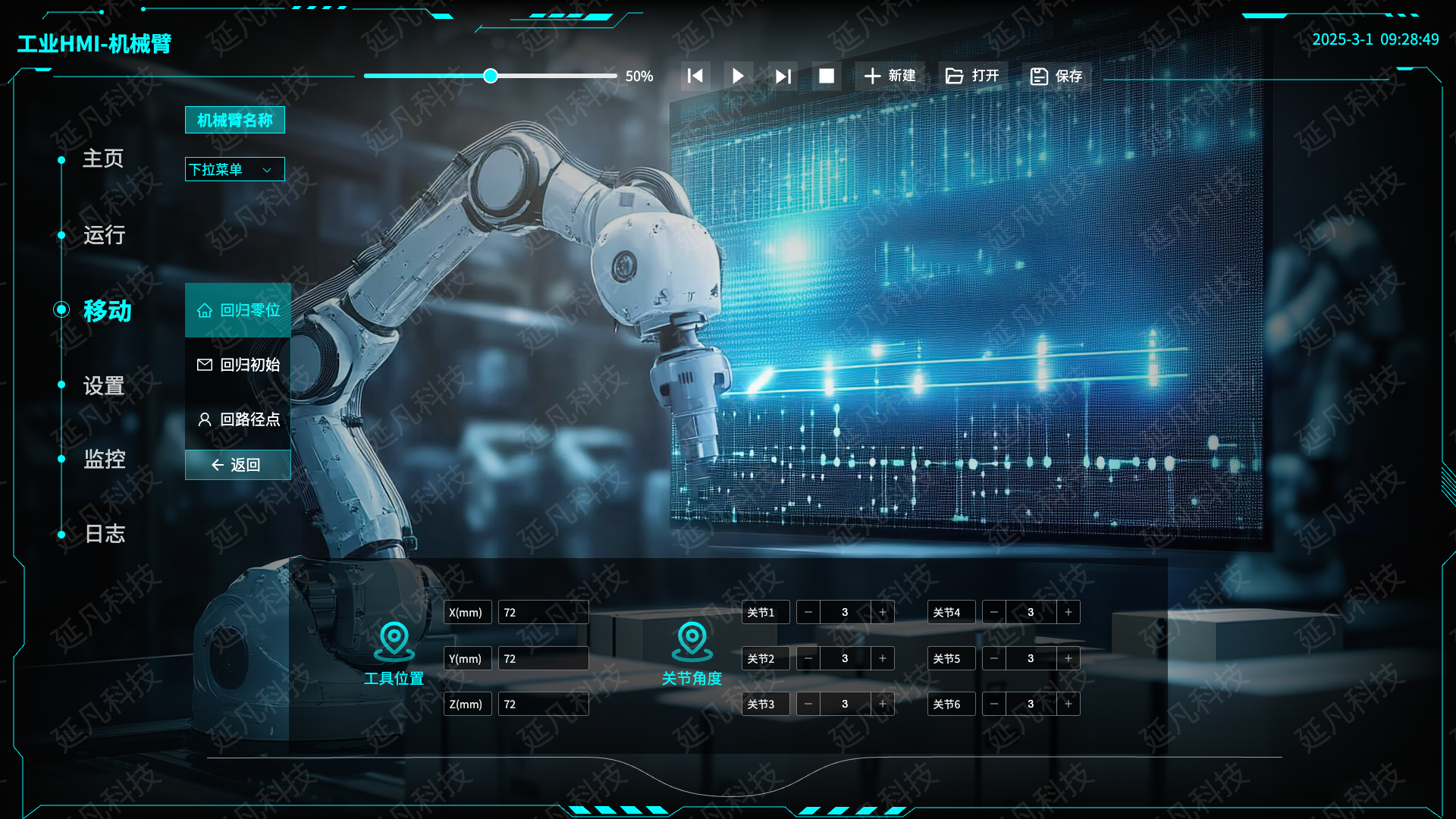This screenshot has height=819, width=1456.
Task: Choose 回归初始 option
Action: [238, 365]
